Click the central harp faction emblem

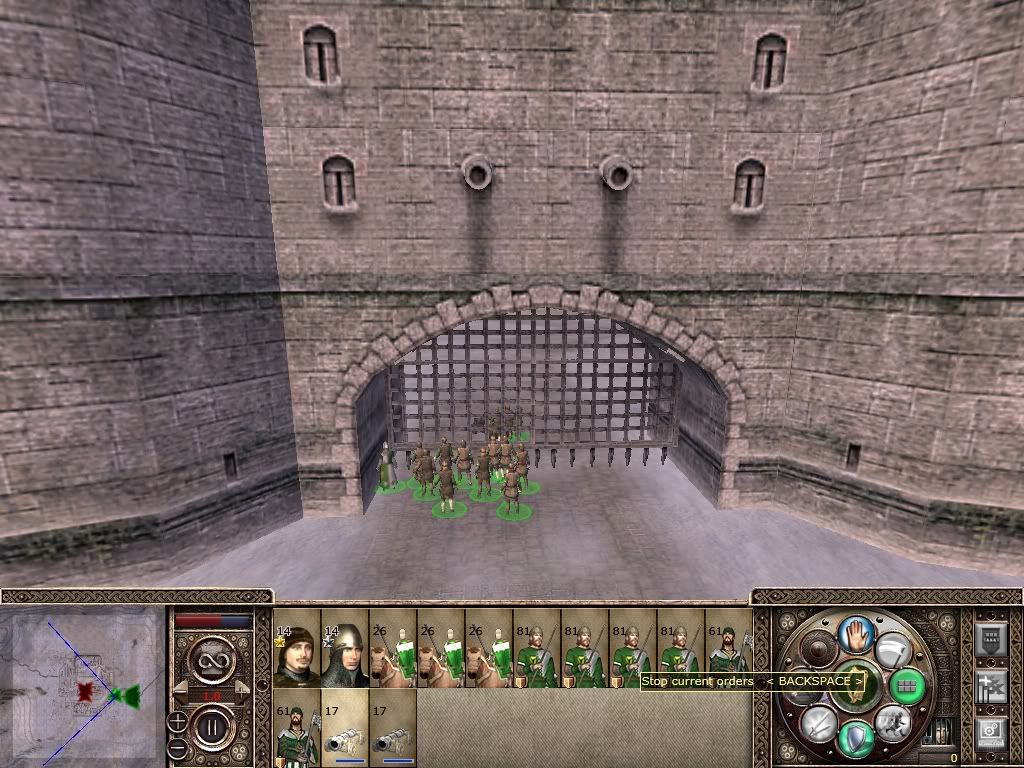click(x=856, y=685)
